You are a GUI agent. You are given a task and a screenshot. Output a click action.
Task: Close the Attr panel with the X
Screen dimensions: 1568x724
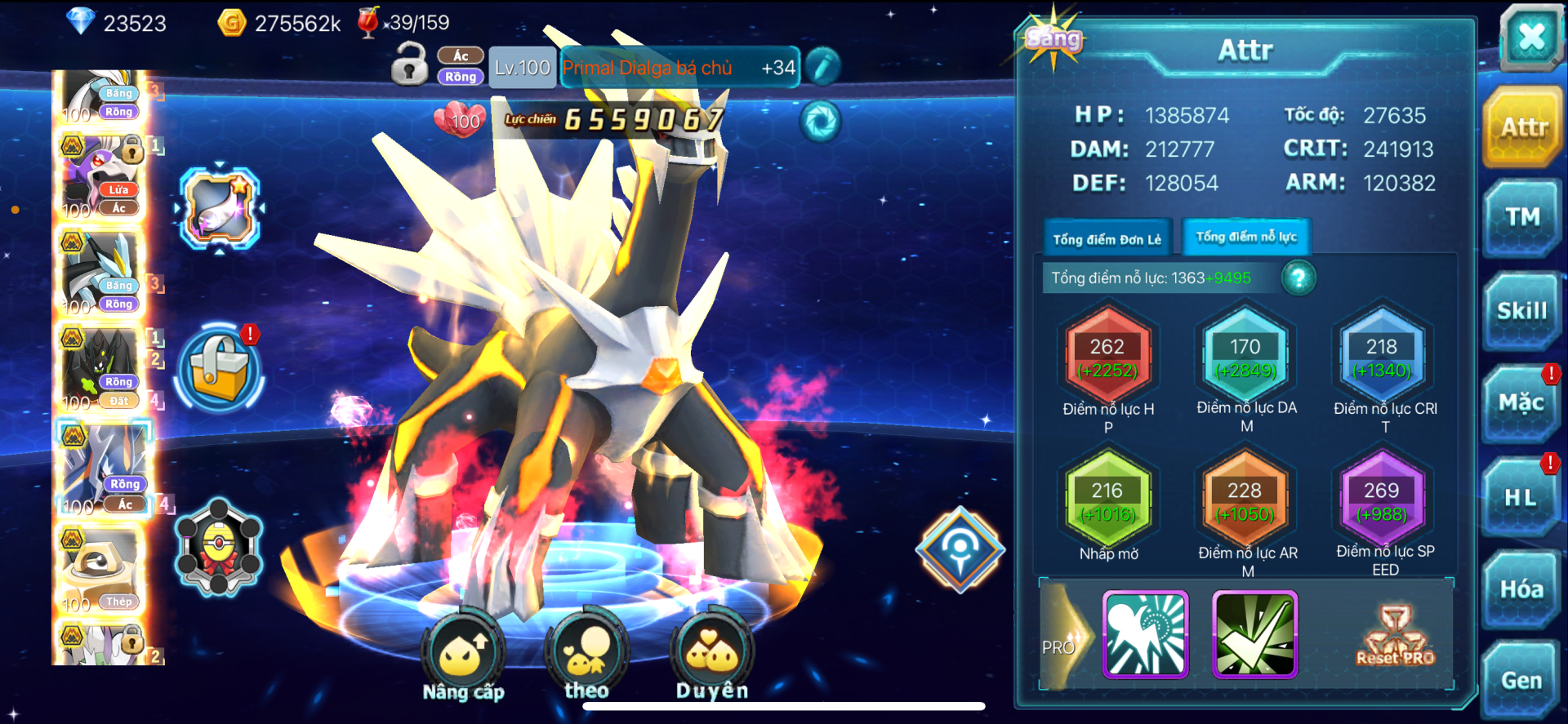click(x=1530, y=37)
